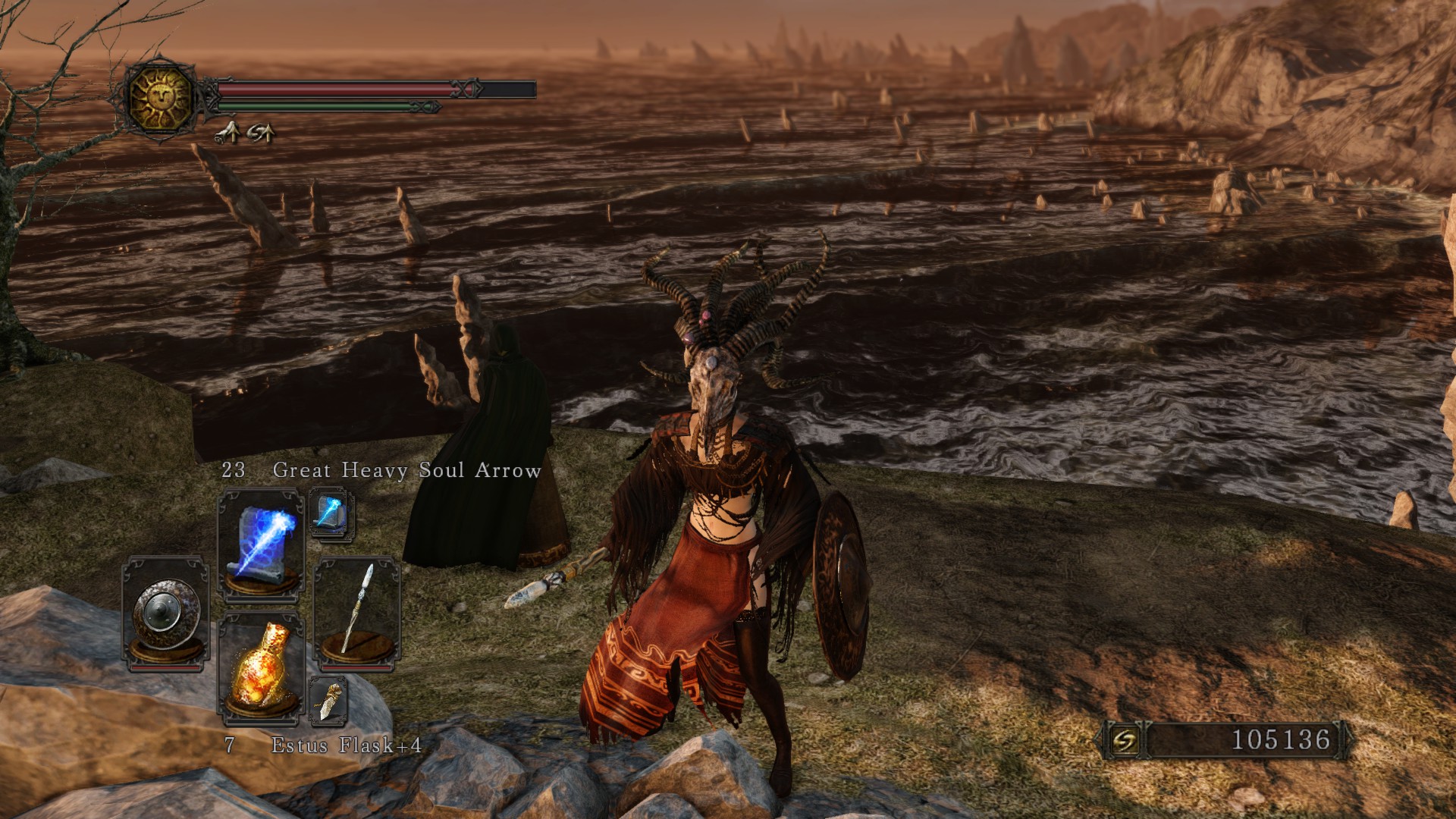The image size is (1456, 819).
Task: Click the round shield left-hand slot
Action: coord(165,613)
